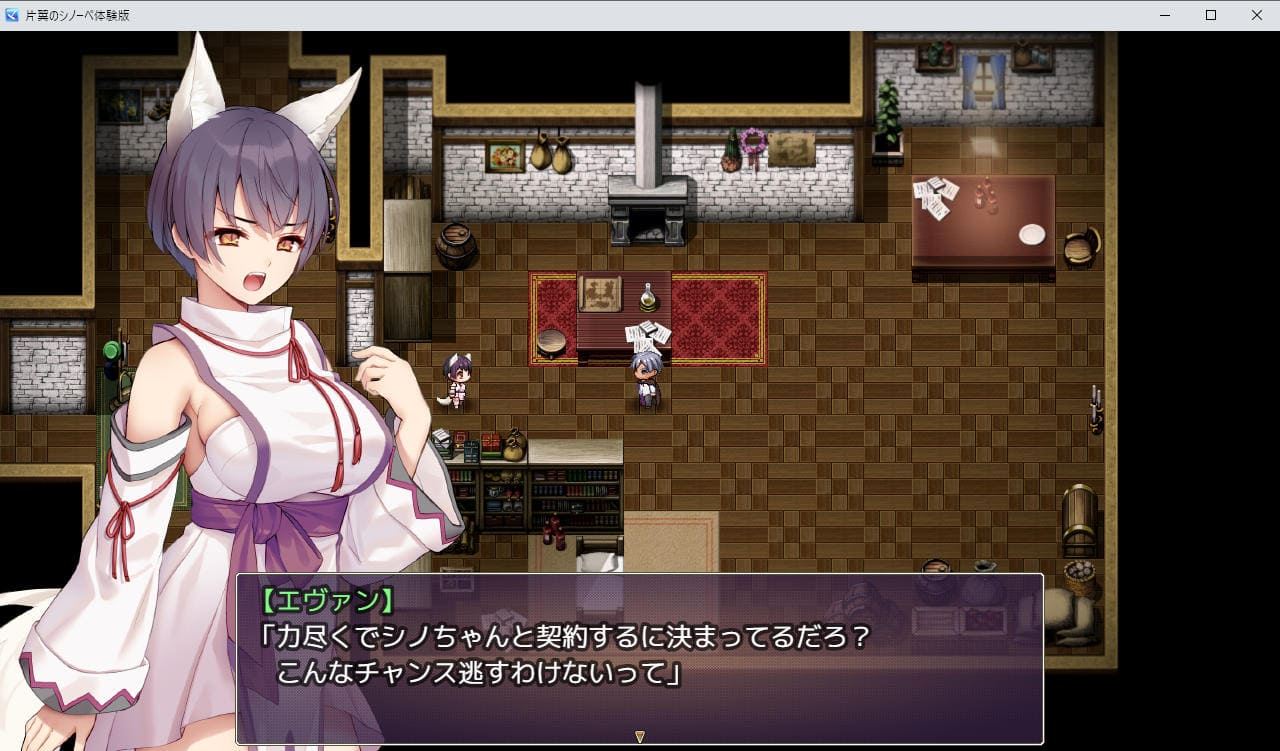Maximize the game window

[x=1210, y=15]
